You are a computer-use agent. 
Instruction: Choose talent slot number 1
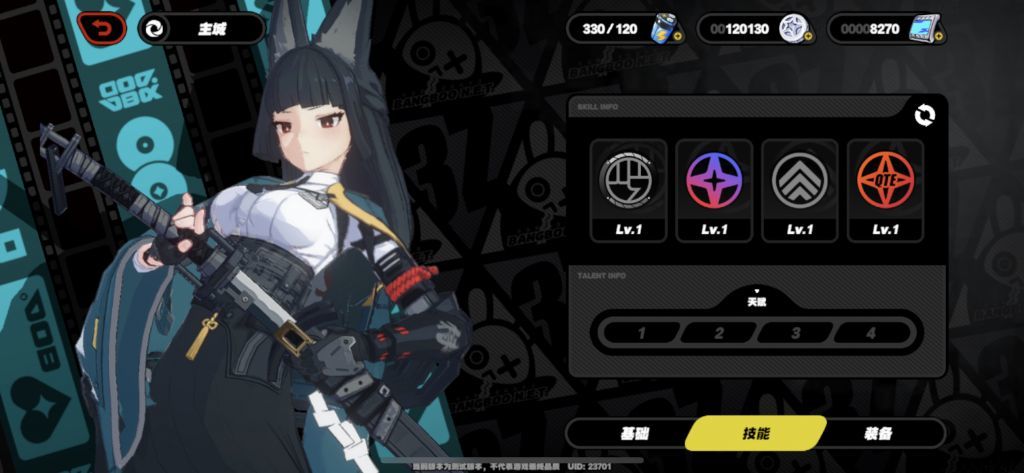tap(641, 332)
